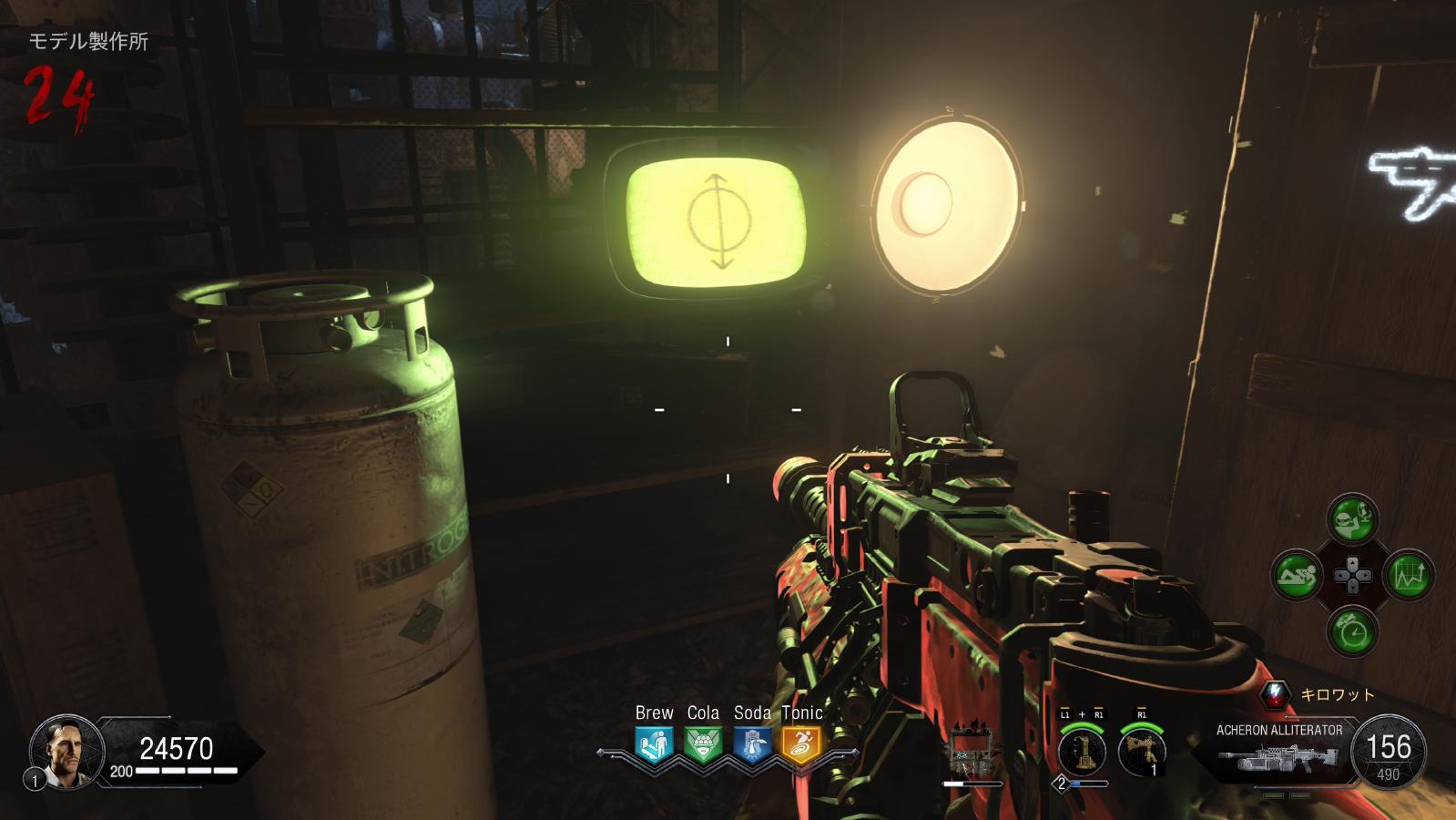Use the crawling figure elixir
Screen dimensions: 1456x820
pyautogui.click(x=1297, y=575)
